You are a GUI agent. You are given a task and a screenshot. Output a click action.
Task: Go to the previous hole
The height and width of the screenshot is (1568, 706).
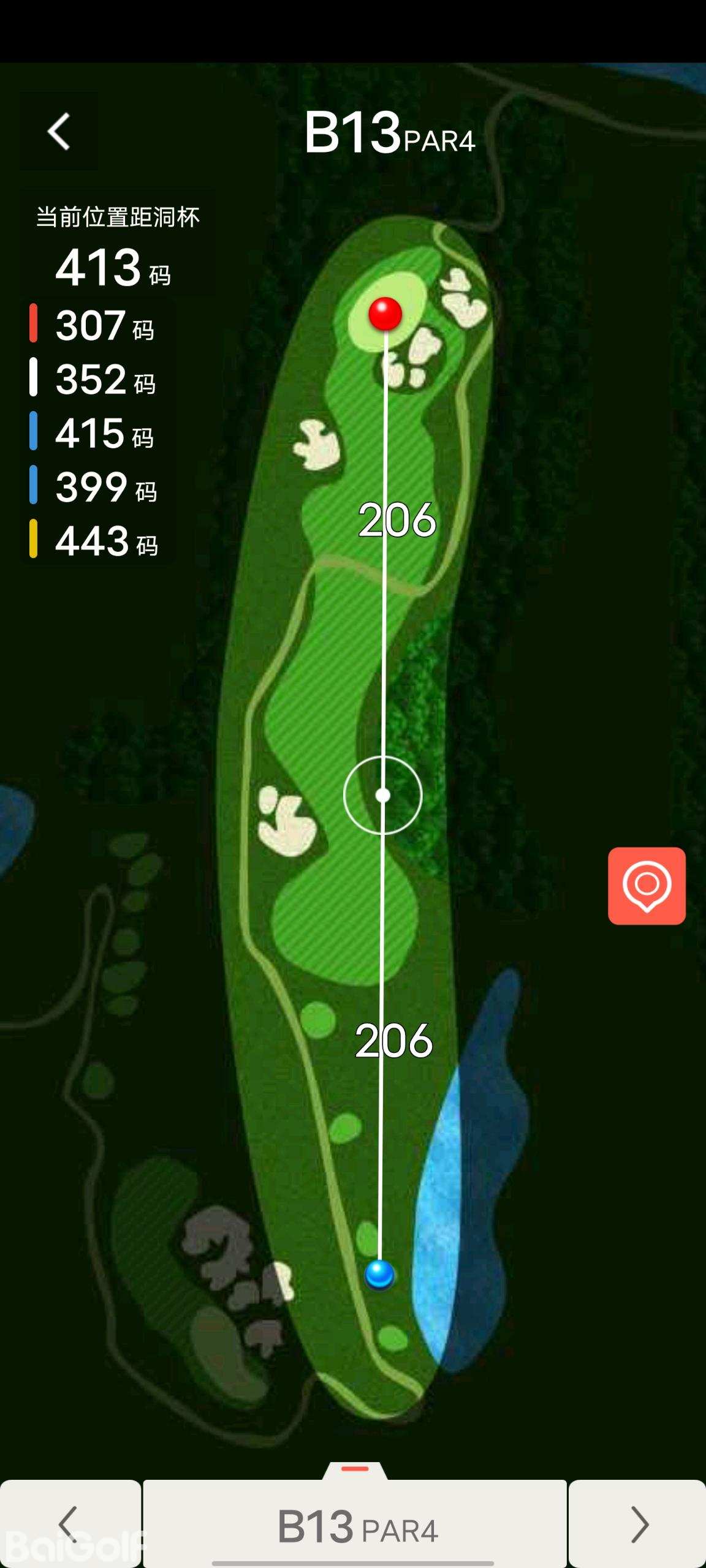point(70,1524)
